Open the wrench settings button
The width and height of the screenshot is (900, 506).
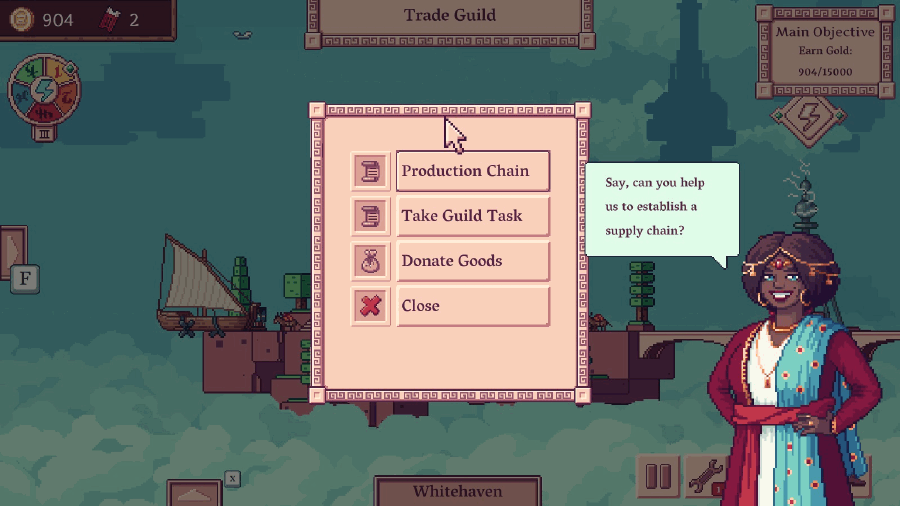tap(705, 477)
